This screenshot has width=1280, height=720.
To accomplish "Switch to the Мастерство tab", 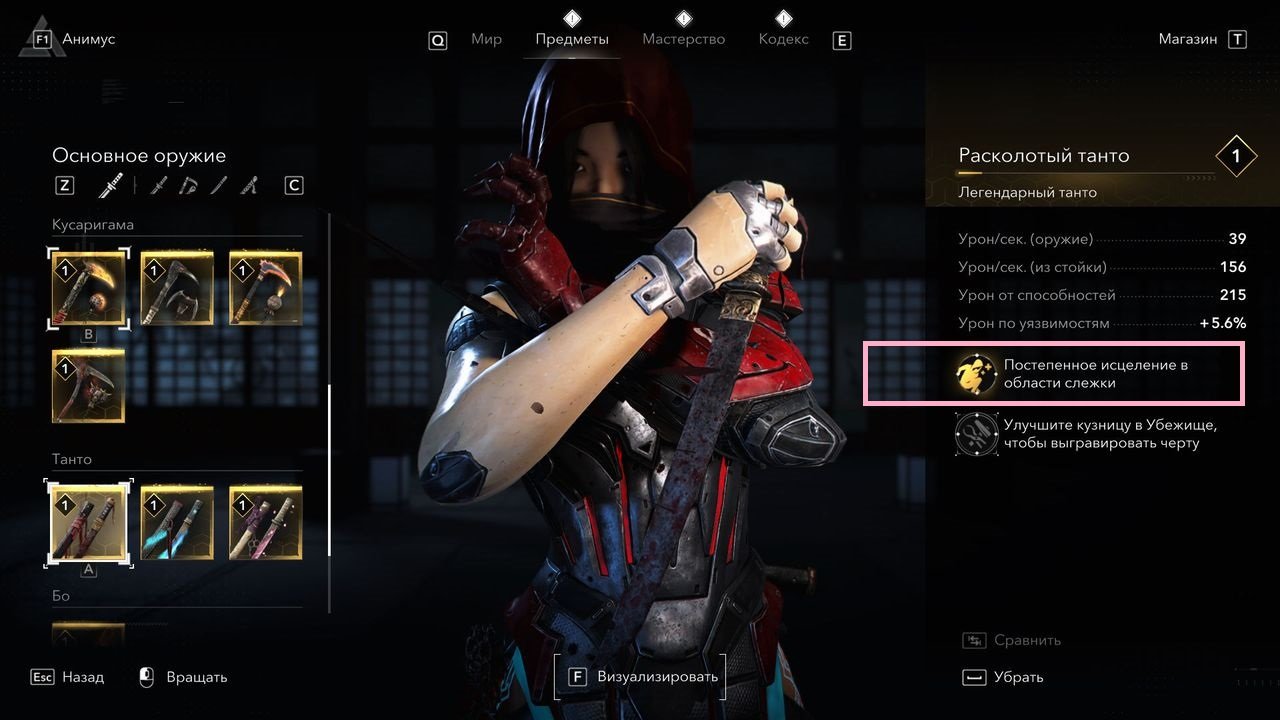I will click(x=683, y=40).
